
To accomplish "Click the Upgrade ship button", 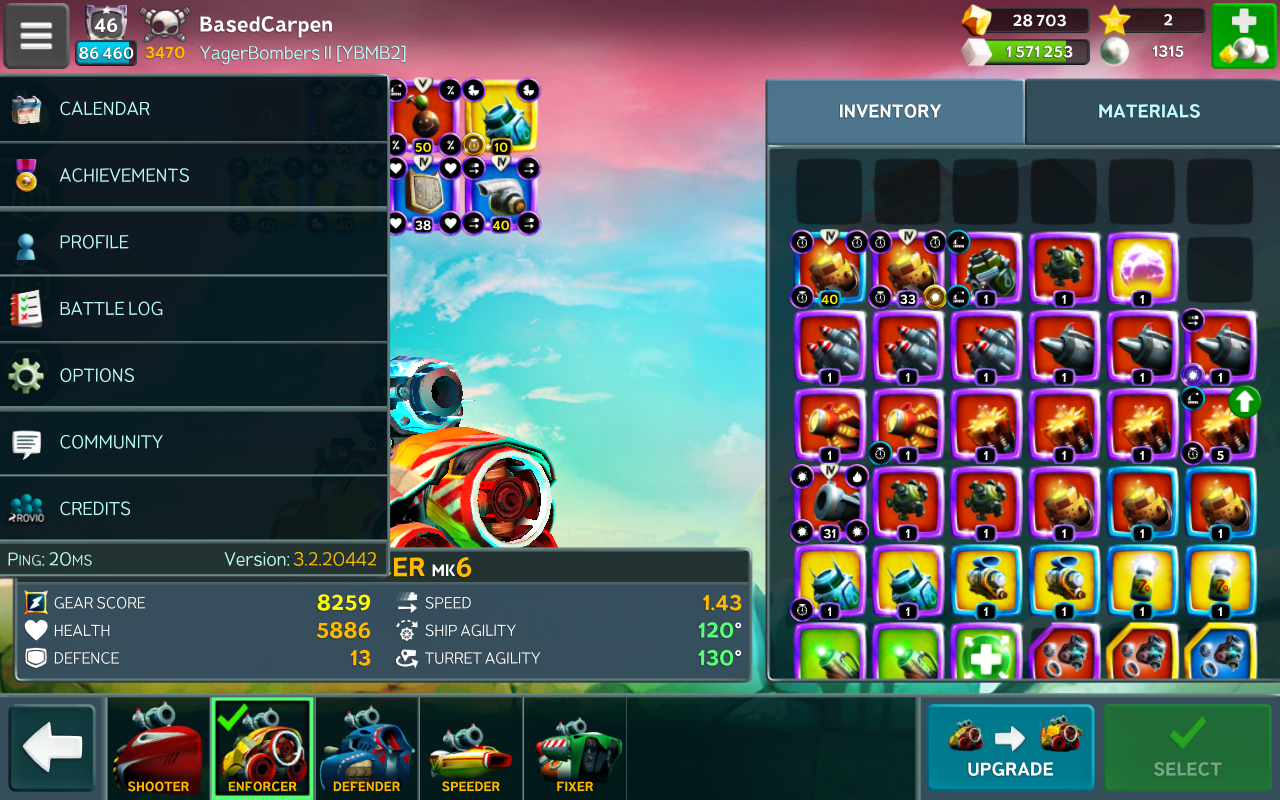I will coord(1010,748).
